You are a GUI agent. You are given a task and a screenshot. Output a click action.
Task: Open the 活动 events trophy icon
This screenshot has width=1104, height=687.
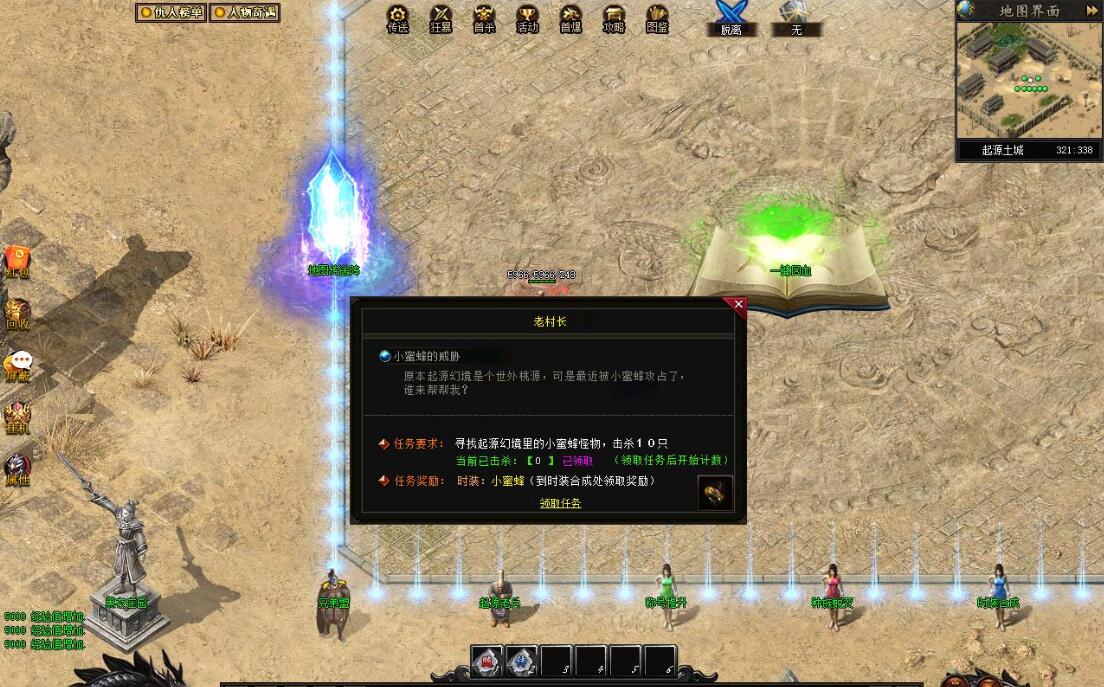point(527,18)
